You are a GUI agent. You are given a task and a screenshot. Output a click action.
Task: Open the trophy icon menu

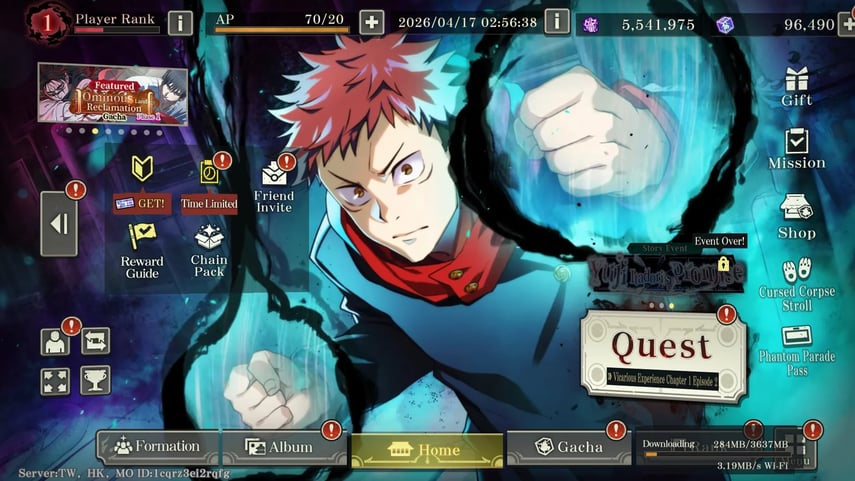[95, 380]
